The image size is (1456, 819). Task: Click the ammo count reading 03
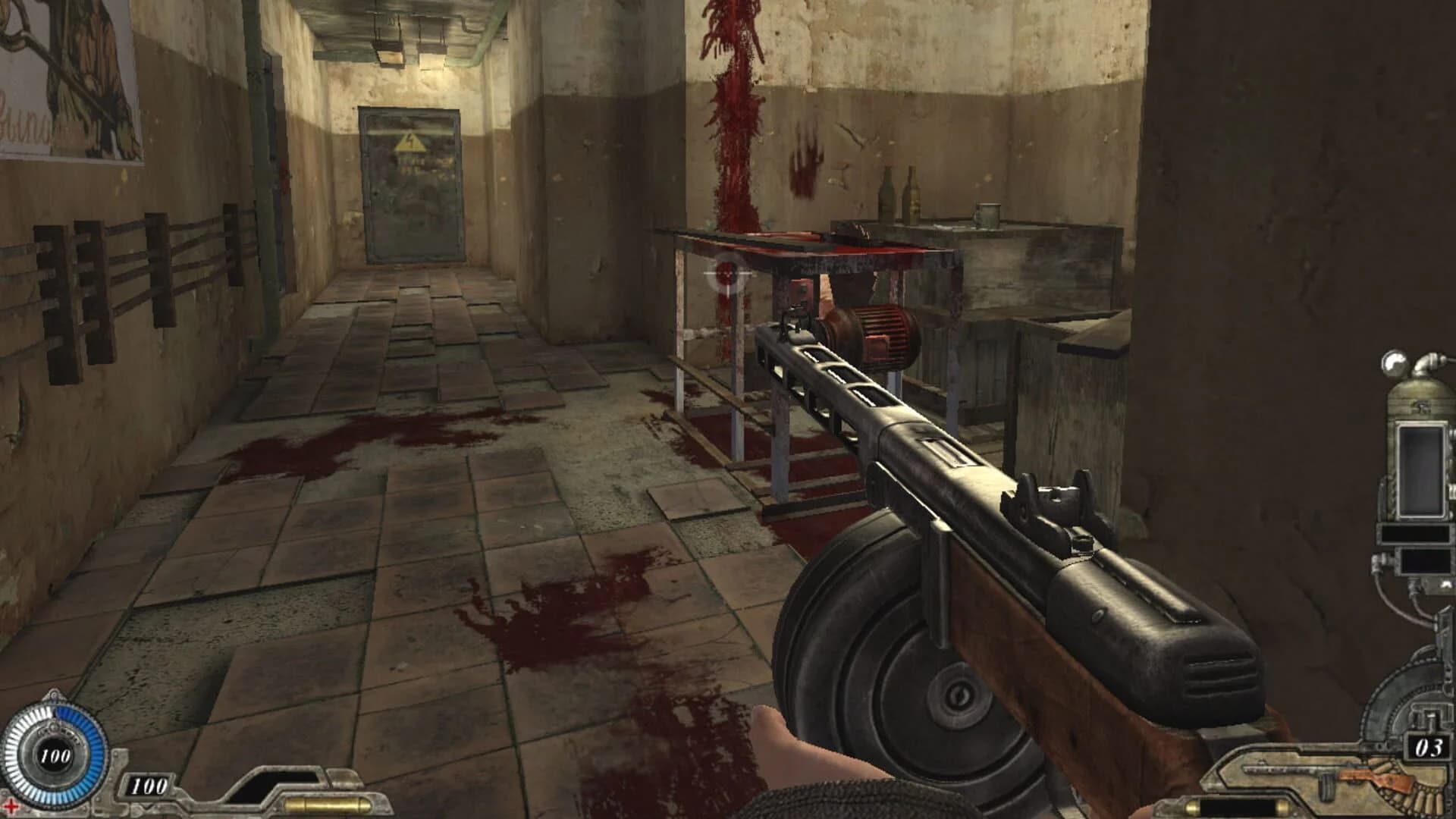click(x=1429, y=748)
